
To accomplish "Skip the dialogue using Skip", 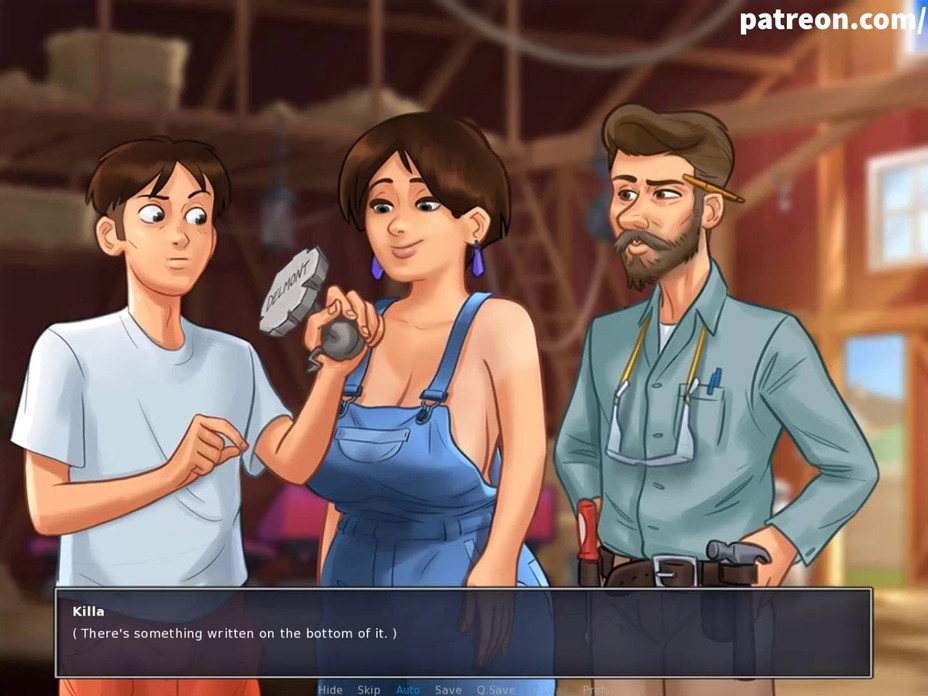I will [369, 690].
